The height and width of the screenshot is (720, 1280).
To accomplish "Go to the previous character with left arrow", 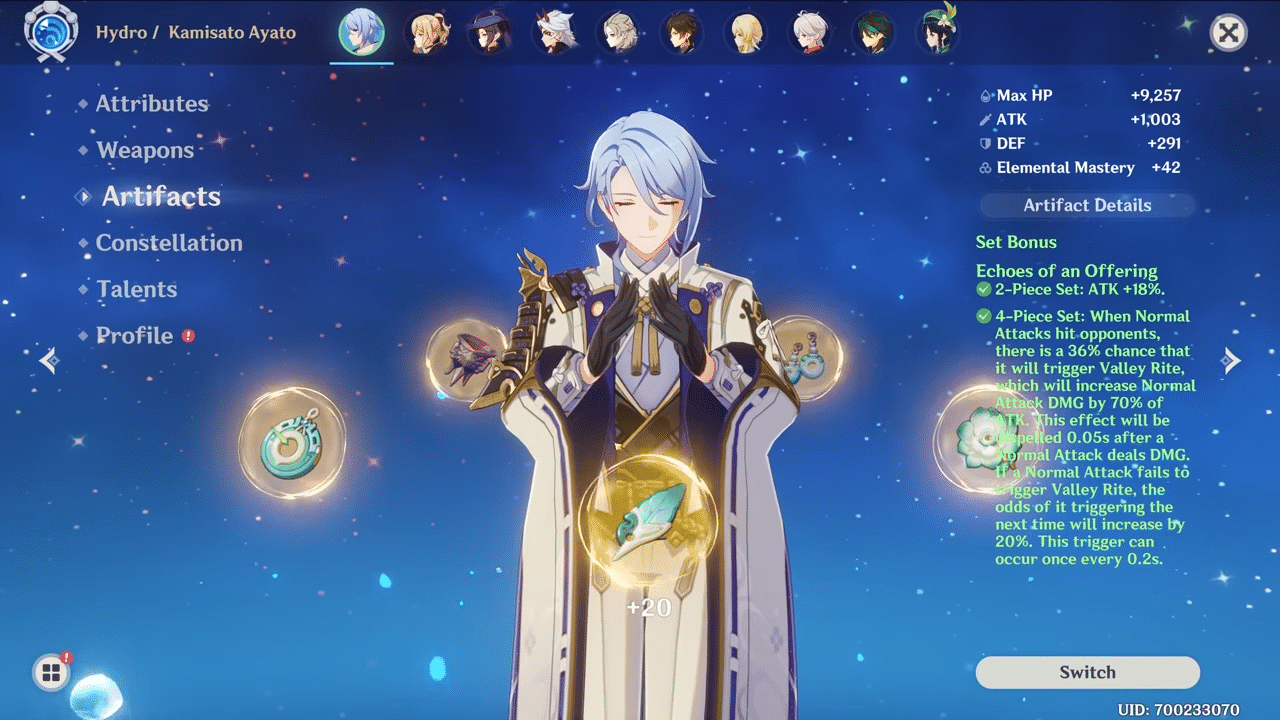I will 49,360.
